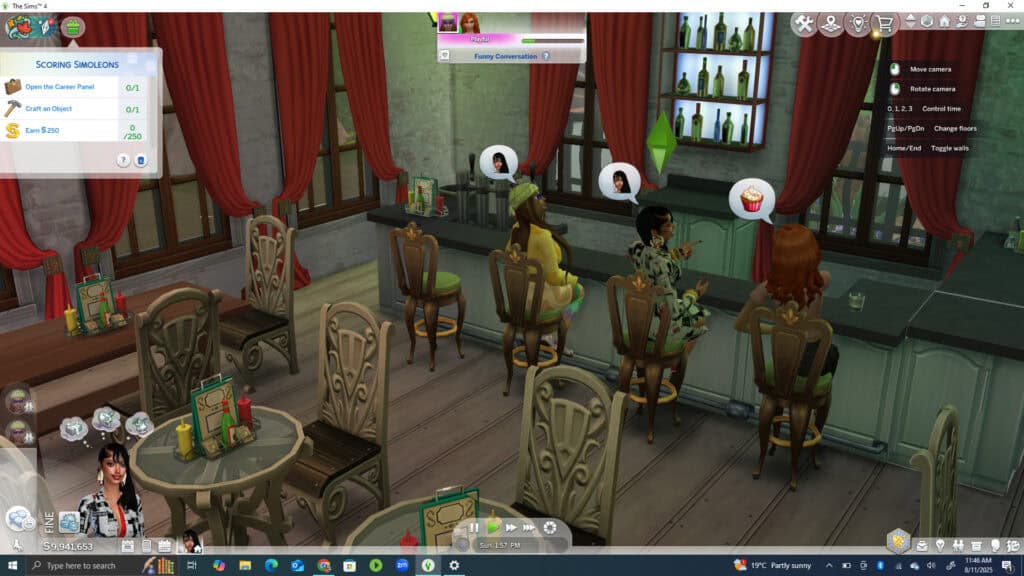
Task: Pause the game
Action: (474, 527)
